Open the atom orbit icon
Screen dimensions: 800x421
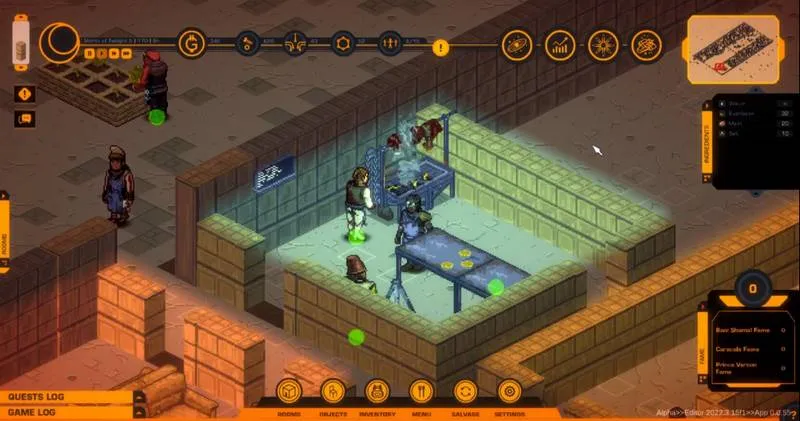coord(646,44)
